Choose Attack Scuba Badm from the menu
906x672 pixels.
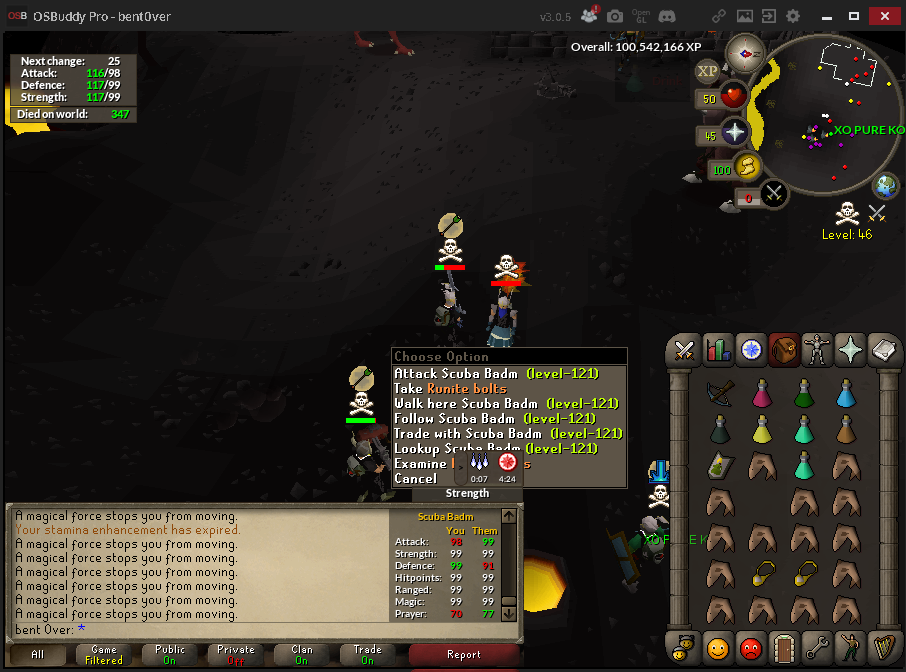496,373
